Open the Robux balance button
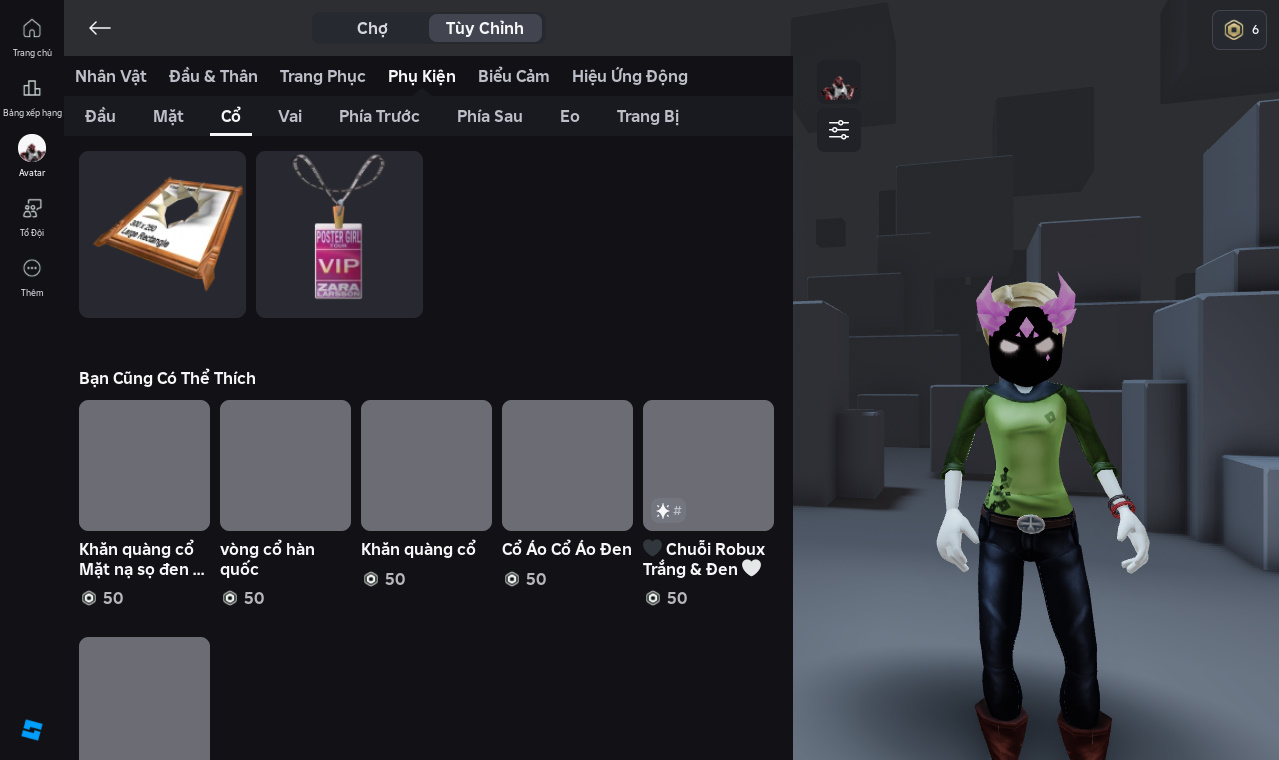Image resolution: width=1279 pixels, height=760 pixels. (1240, 30)
